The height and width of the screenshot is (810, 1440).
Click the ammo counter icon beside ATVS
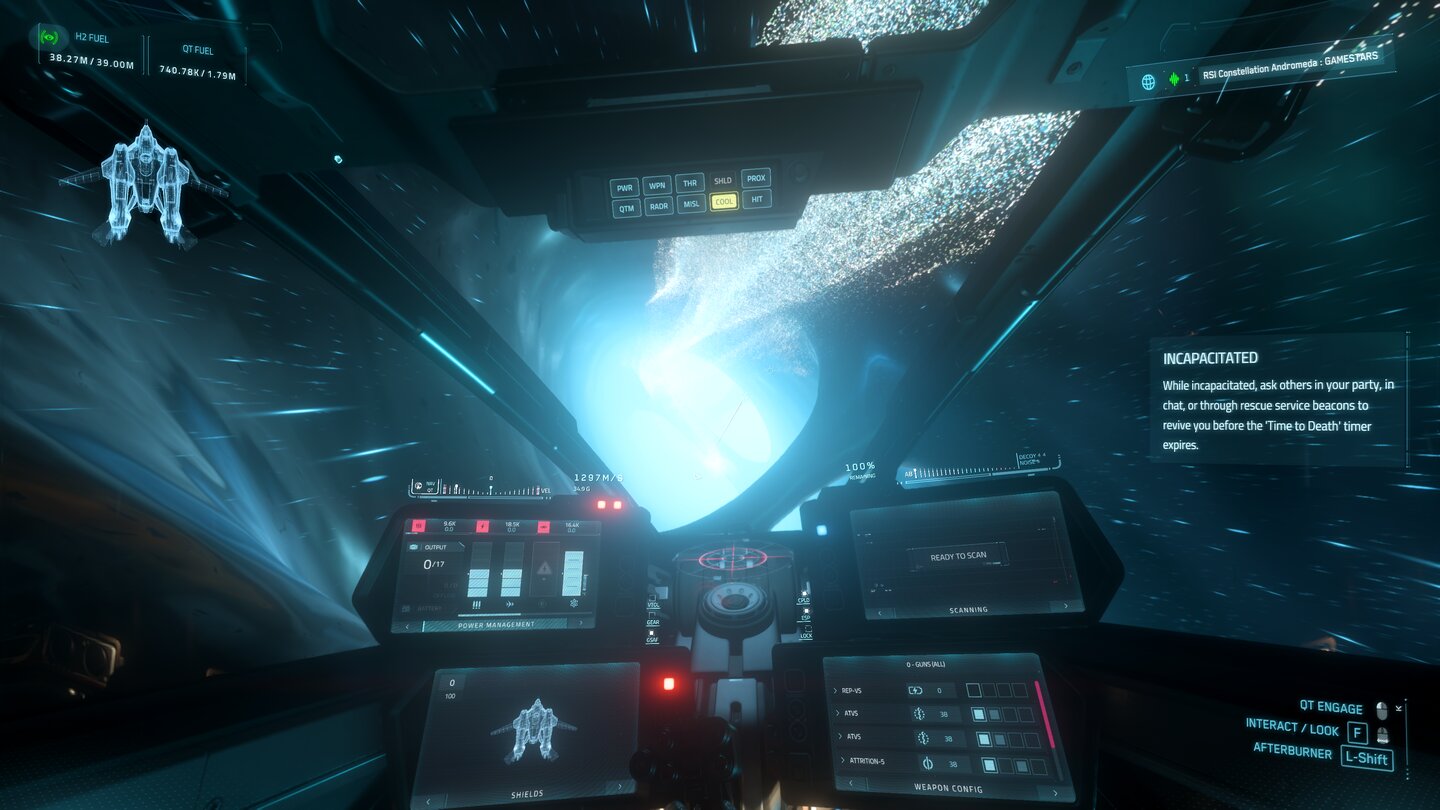tap(920, 714)
